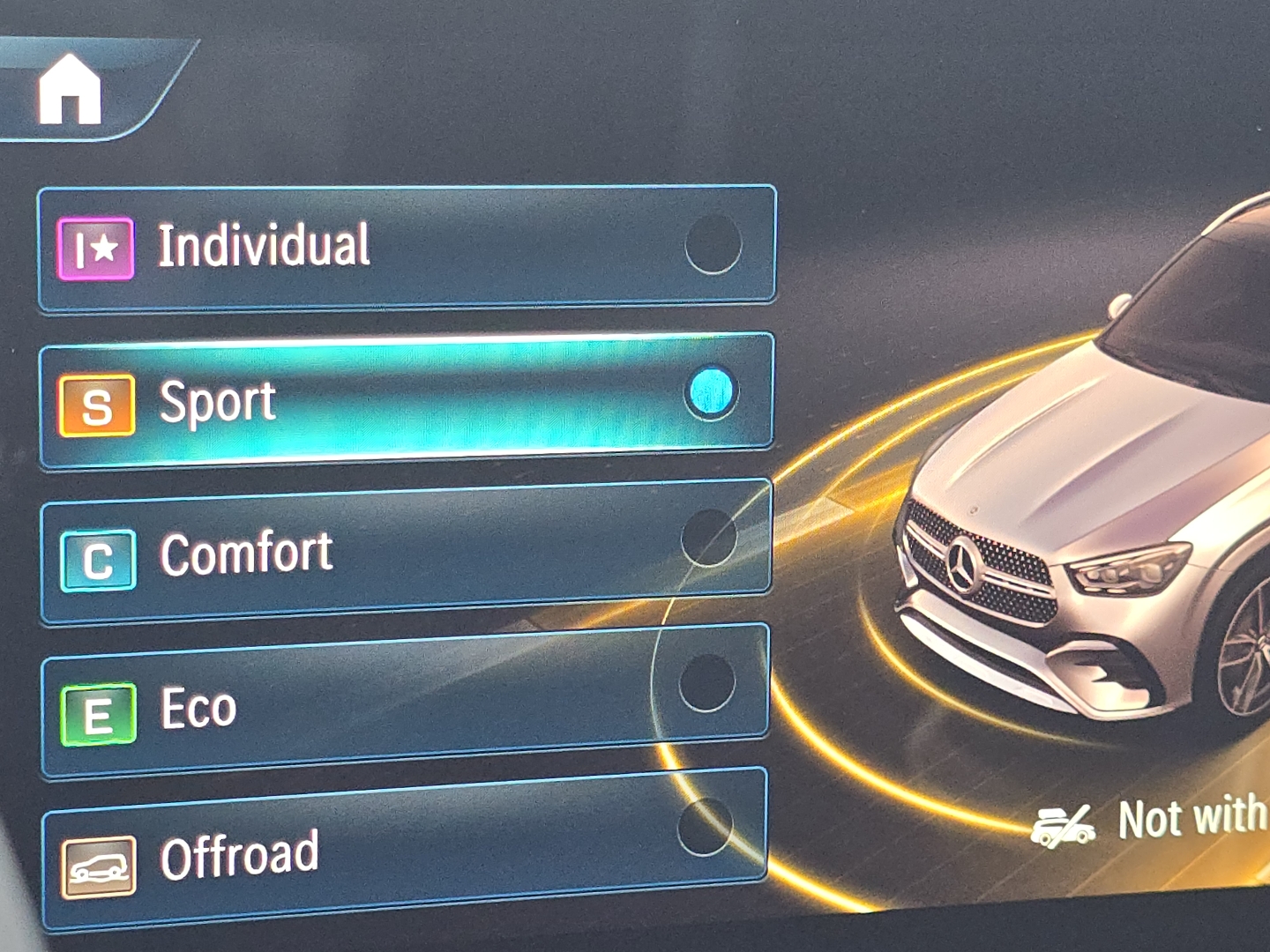Activate the Comfort mode row

pyautogui.click(x=406, y=551)
